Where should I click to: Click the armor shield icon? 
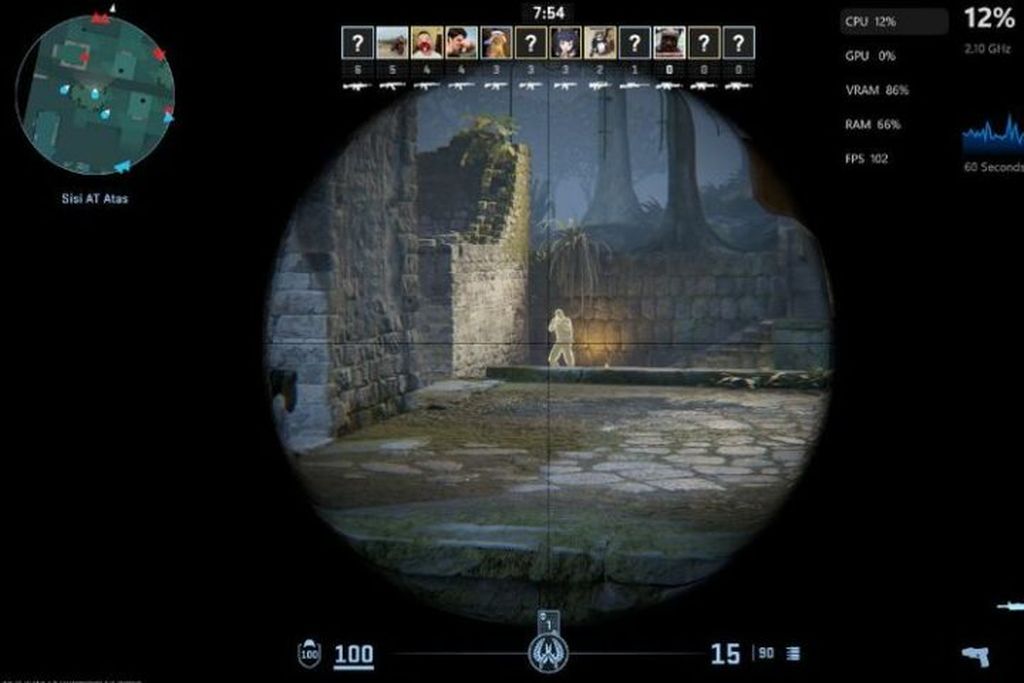pos(310,655)
